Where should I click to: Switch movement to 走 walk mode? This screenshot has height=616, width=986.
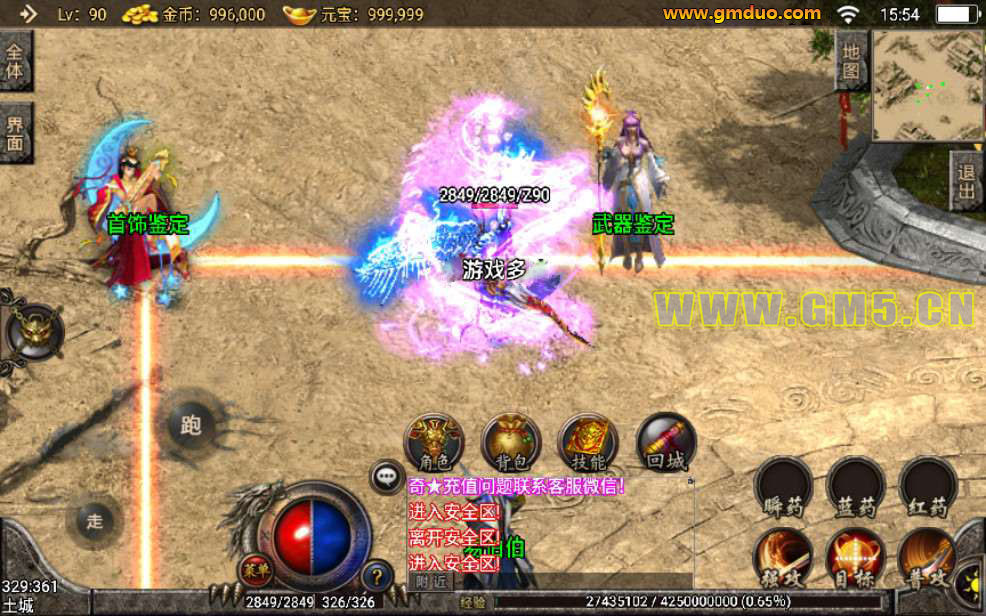pyautogui.click(x=95, y=520)
